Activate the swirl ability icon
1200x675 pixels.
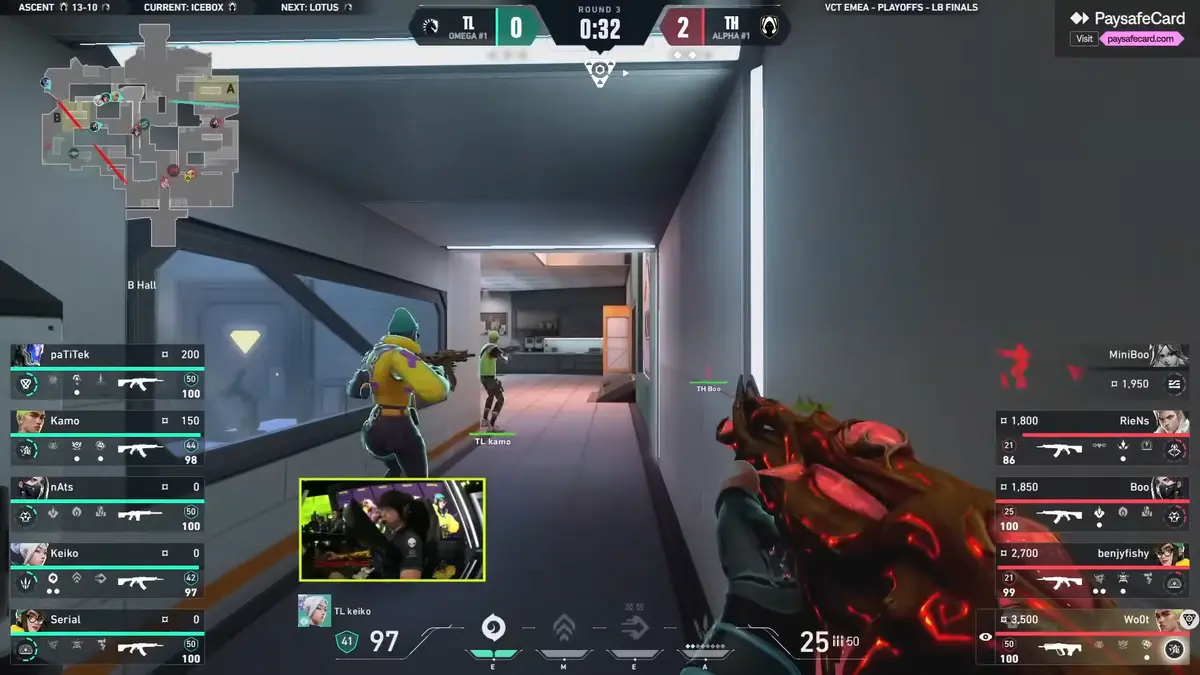pos(492,627)
